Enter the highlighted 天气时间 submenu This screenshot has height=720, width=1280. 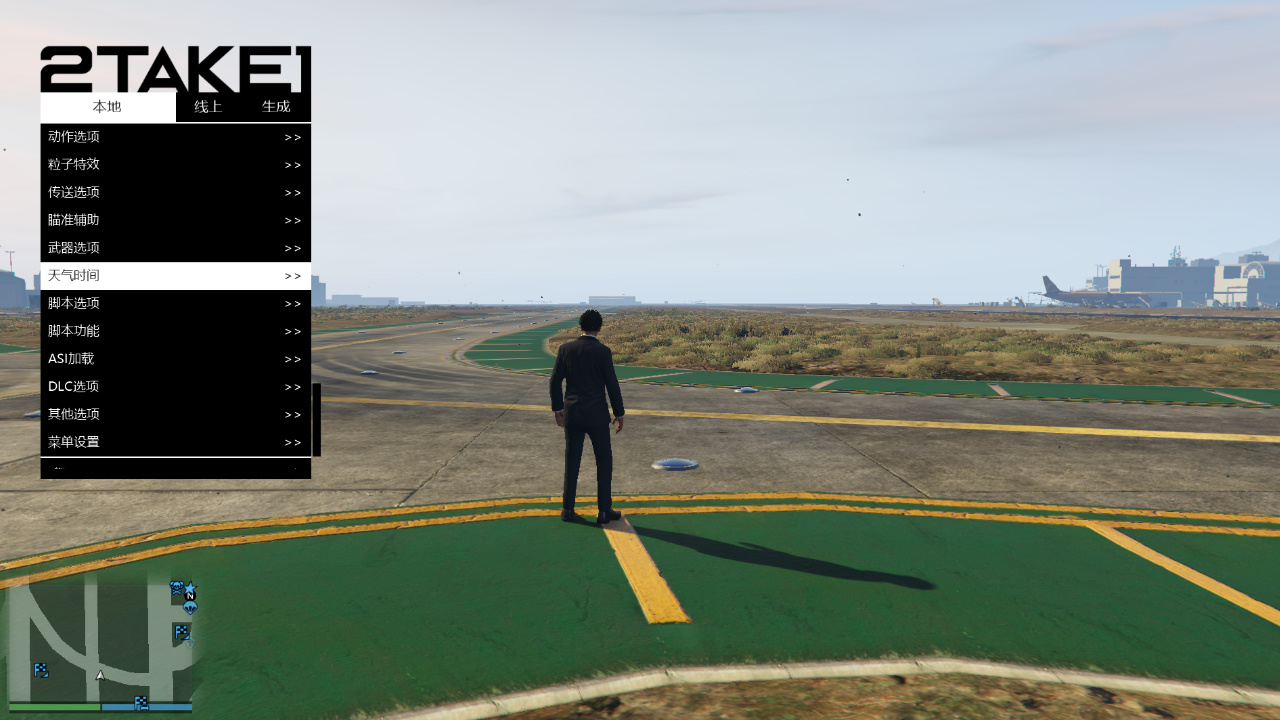[x=175, y=276]
